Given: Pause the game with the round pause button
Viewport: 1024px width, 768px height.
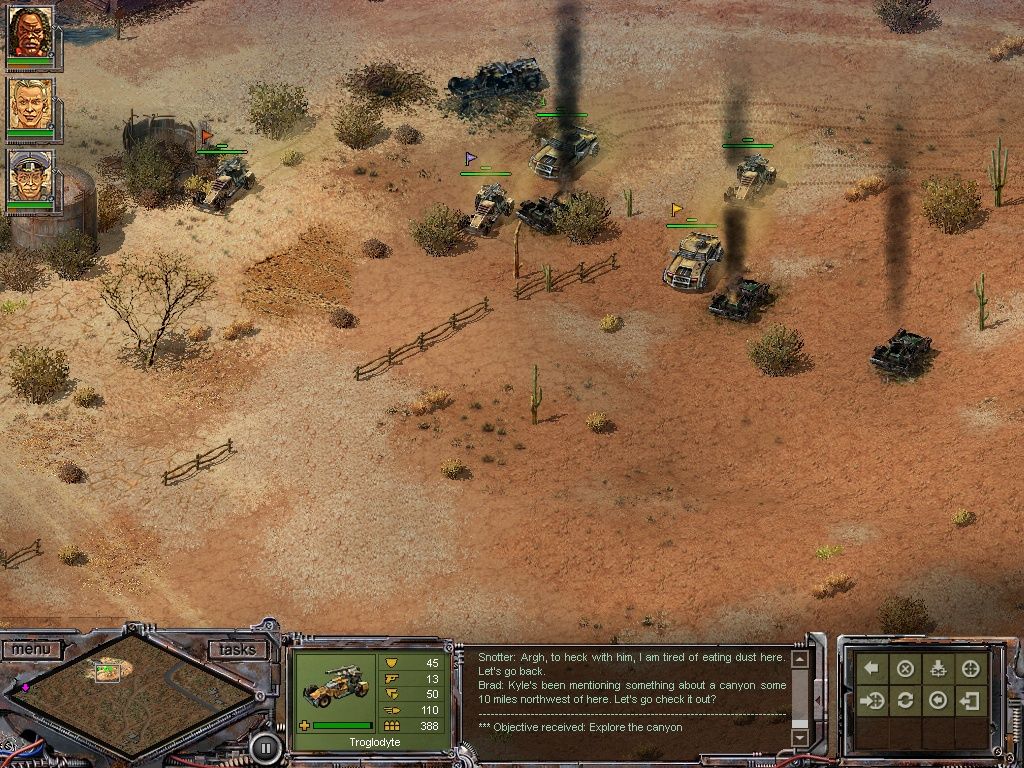Looking at the screenshot, I should click(x=265, y=746).
